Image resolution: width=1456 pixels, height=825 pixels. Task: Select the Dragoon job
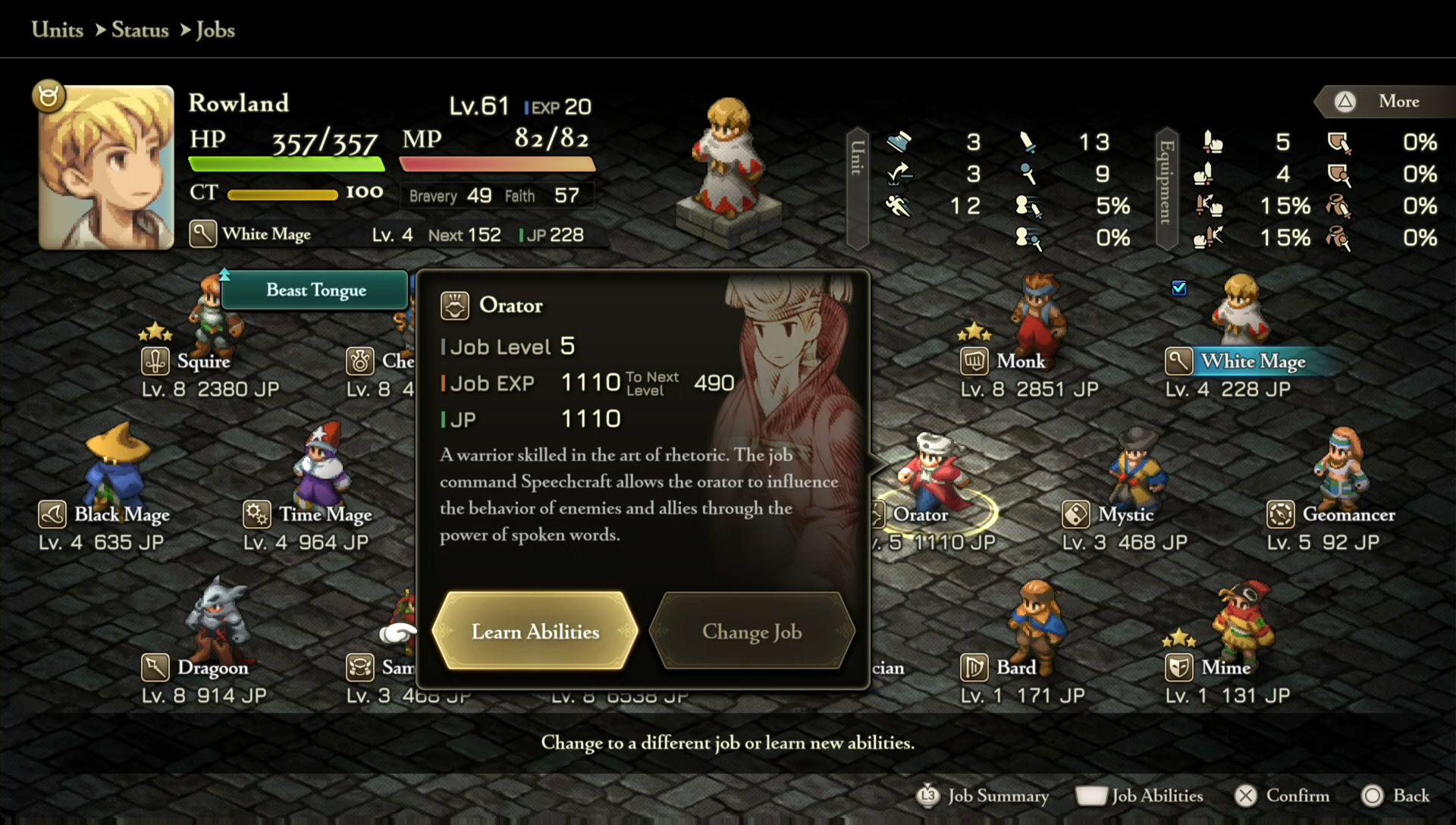tap(212, 667)
